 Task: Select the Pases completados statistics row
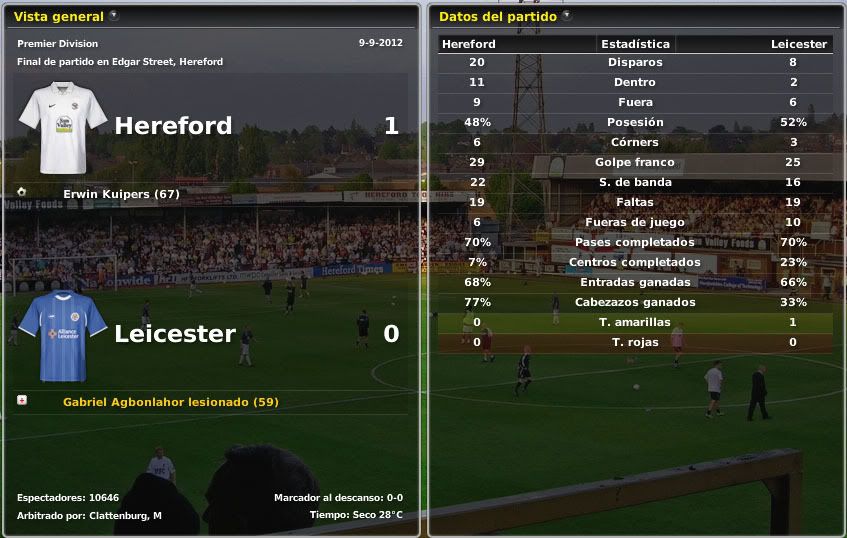pyautogui.click(x=635, y=242)
